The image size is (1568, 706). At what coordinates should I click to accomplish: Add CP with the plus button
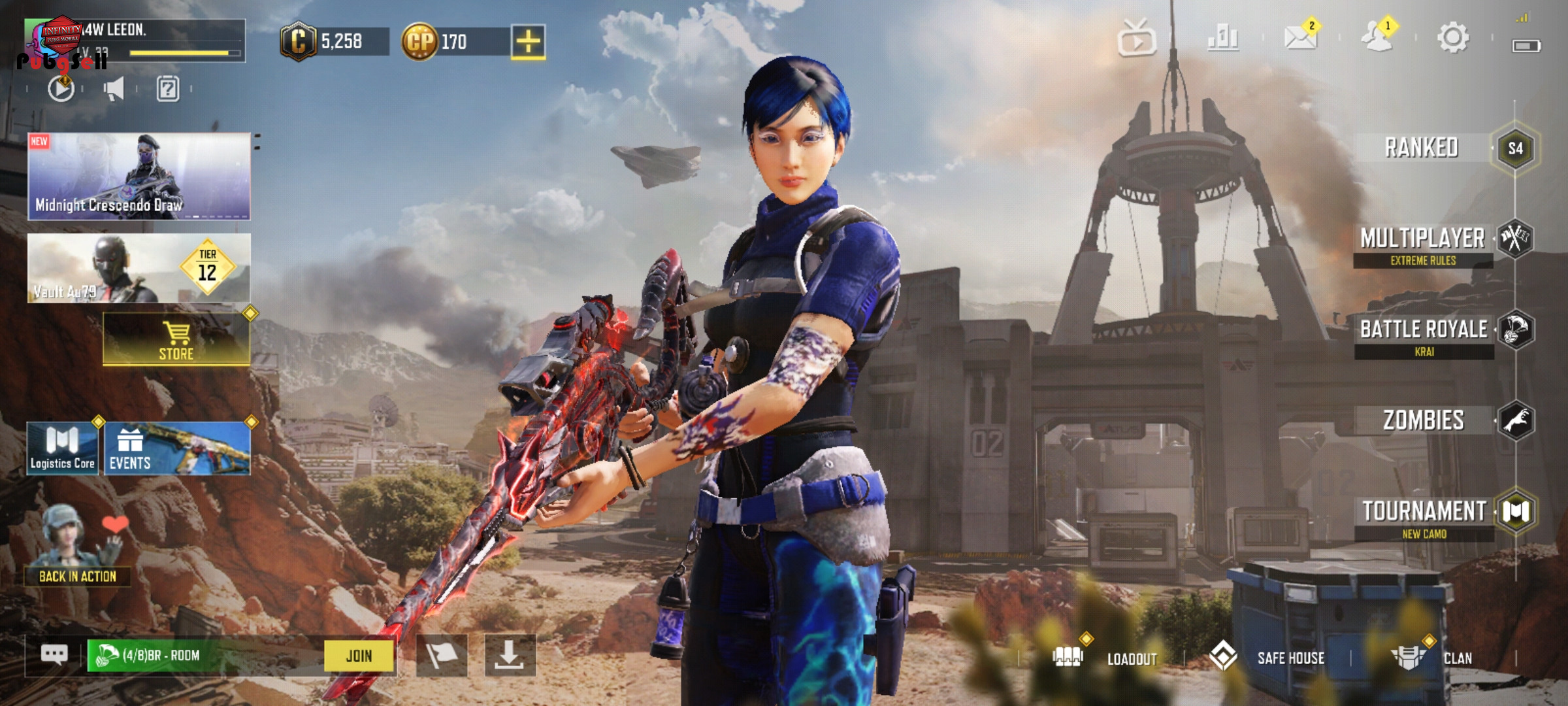tap(528, 42)
